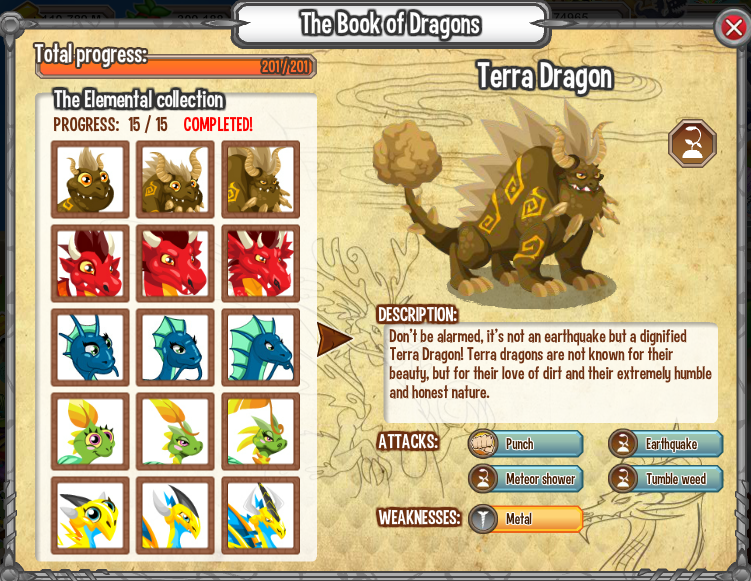This screenshot has height=581, width=751.
Task: Open the adult green Nature dragon portrait
Action: pos(261,432)
